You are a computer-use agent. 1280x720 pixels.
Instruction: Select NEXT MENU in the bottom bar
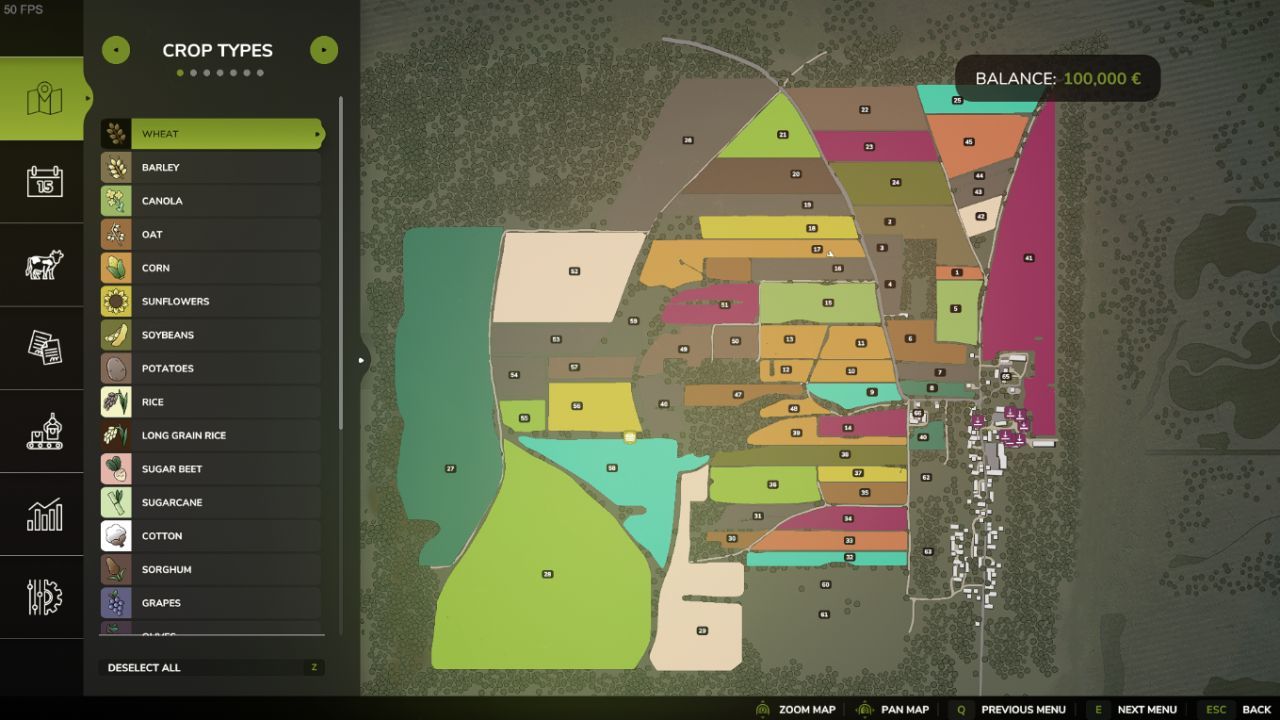pyautogui.click(x=1148, y=709)
